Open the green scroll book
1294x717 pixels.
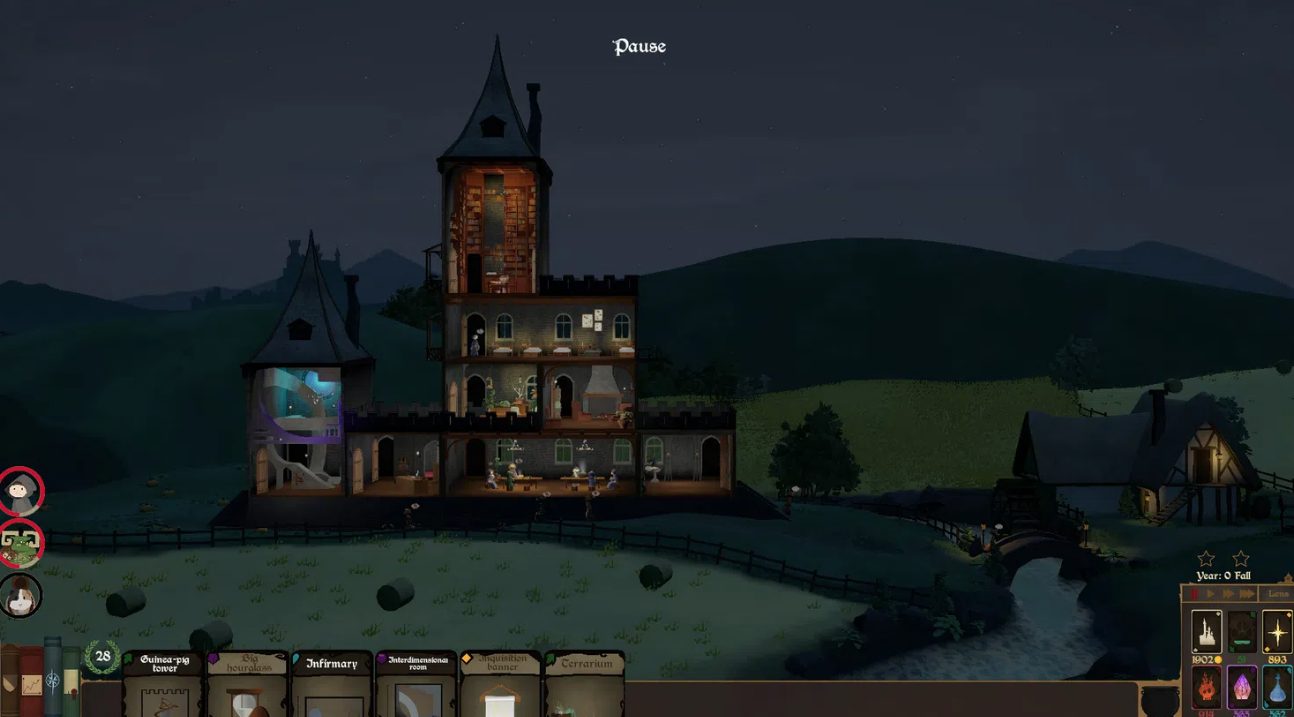[71, 682]
